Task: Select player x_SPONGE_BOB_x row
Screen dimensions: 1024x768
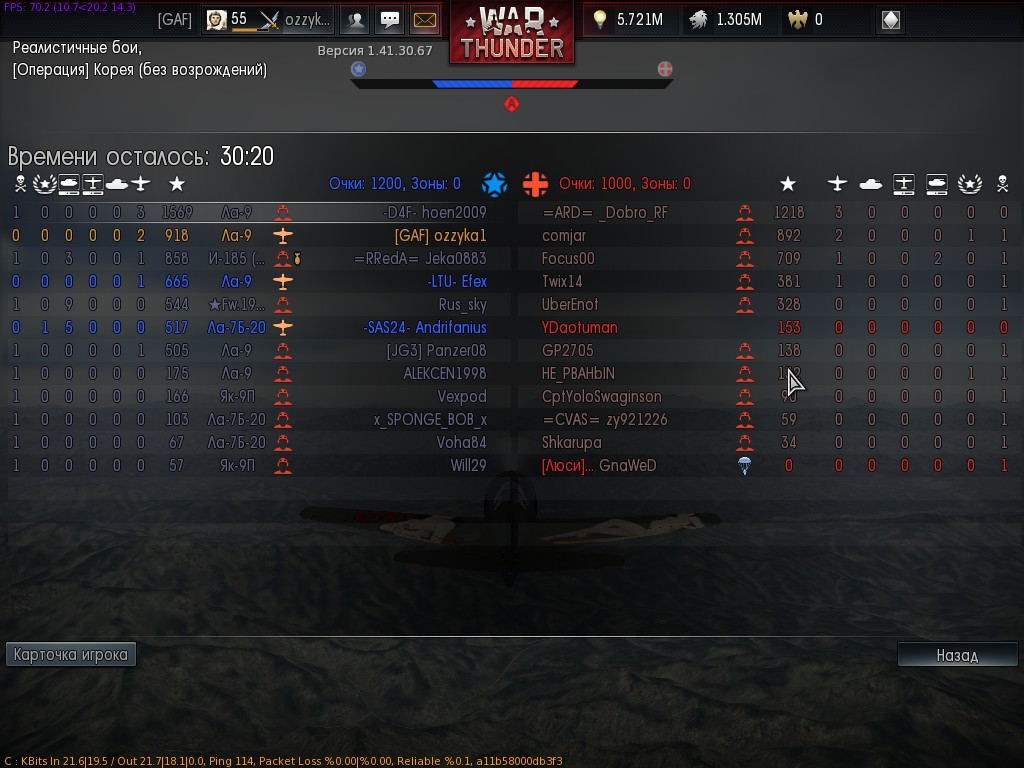Action: 430,420
